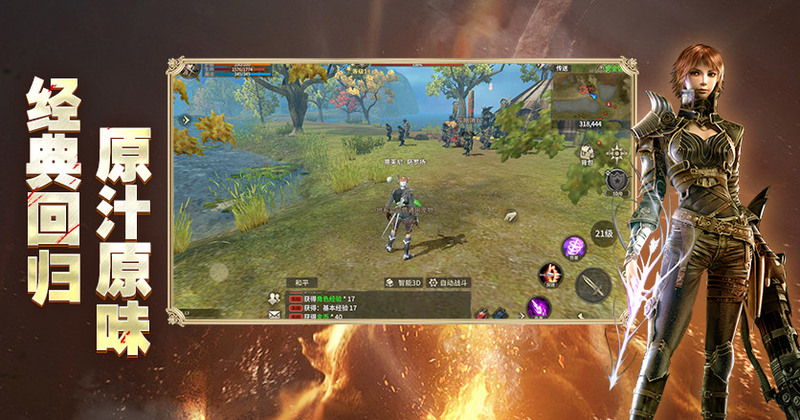Expand the left side arrow panel
This screenshot has width=800, height=420.
tap(184, 119)
